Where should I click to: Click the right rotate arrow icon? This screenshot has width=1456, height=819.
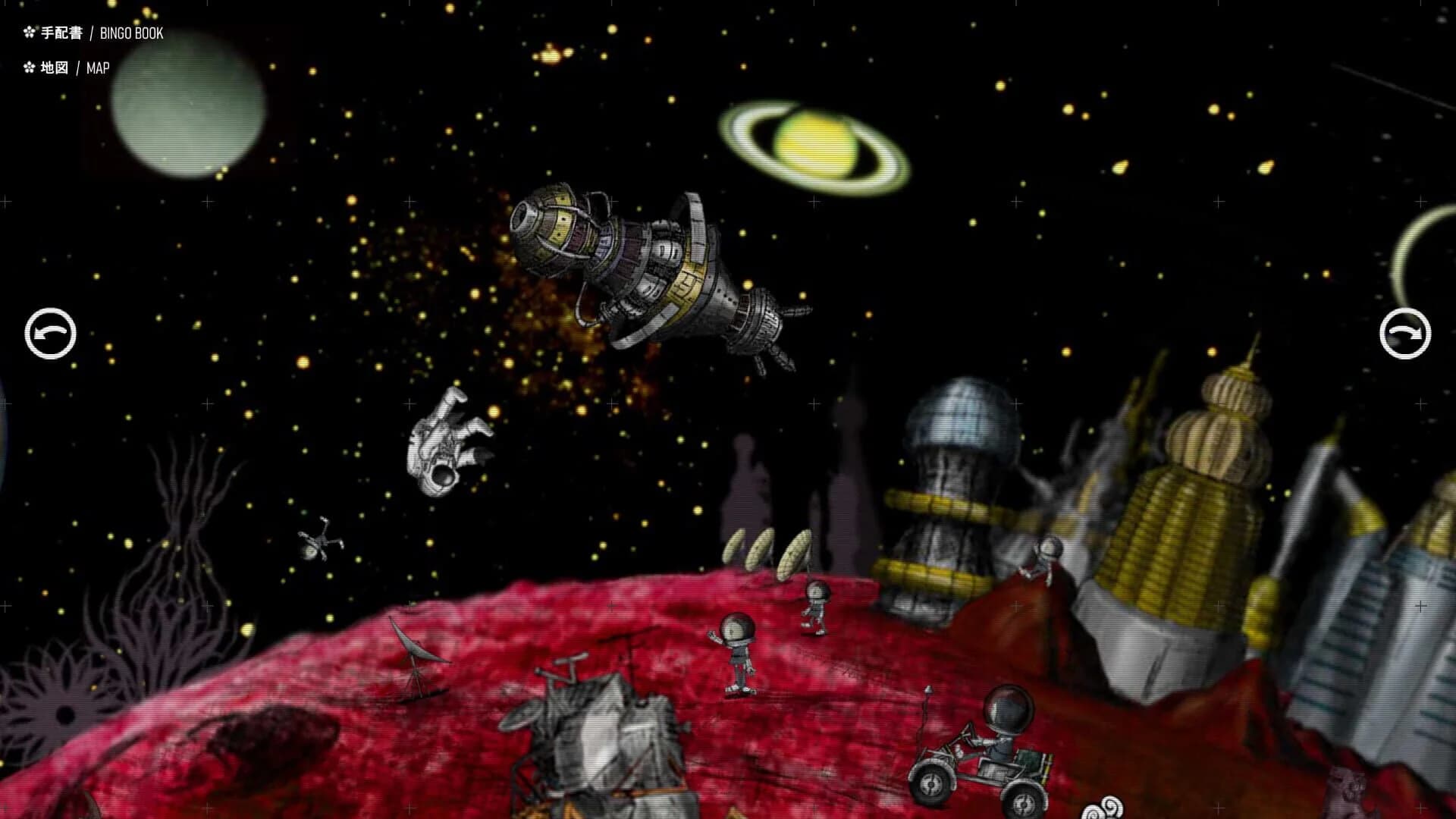(x=1407, y=332)
